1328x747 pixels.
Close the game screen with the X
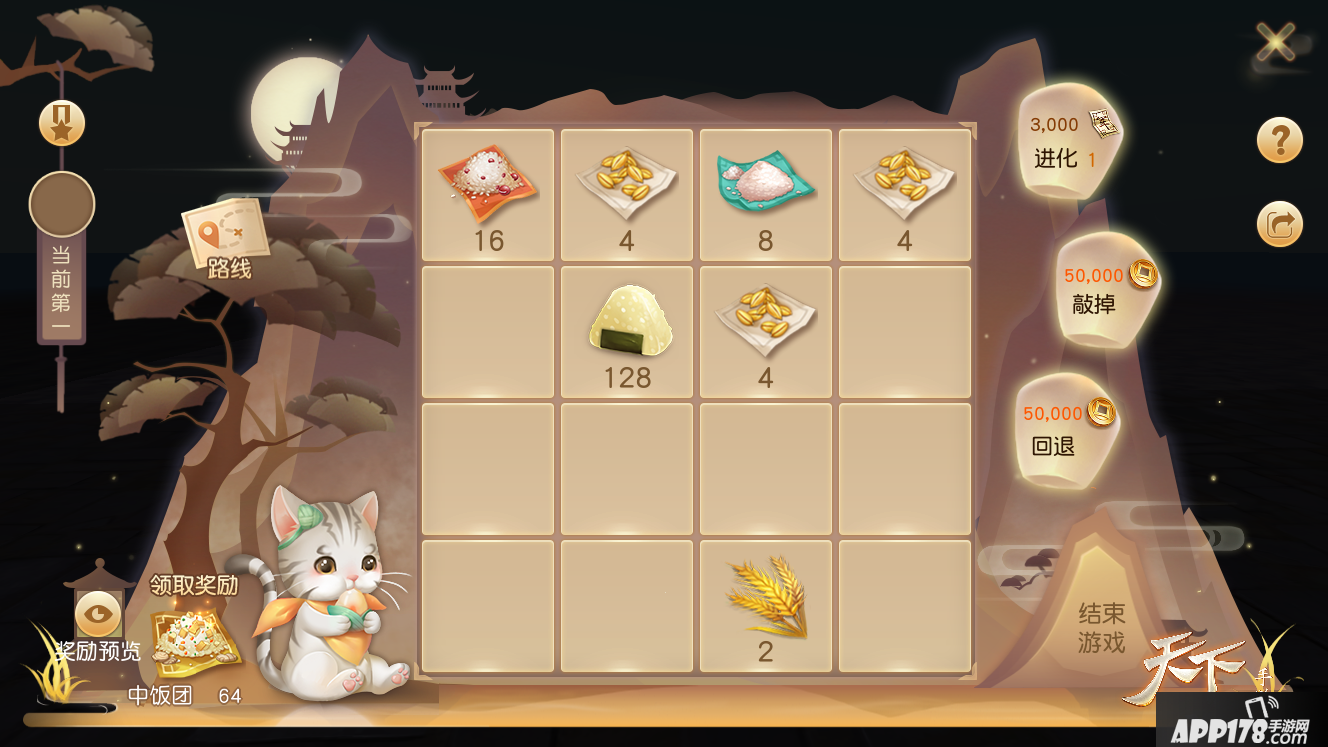pos(1276,42)
